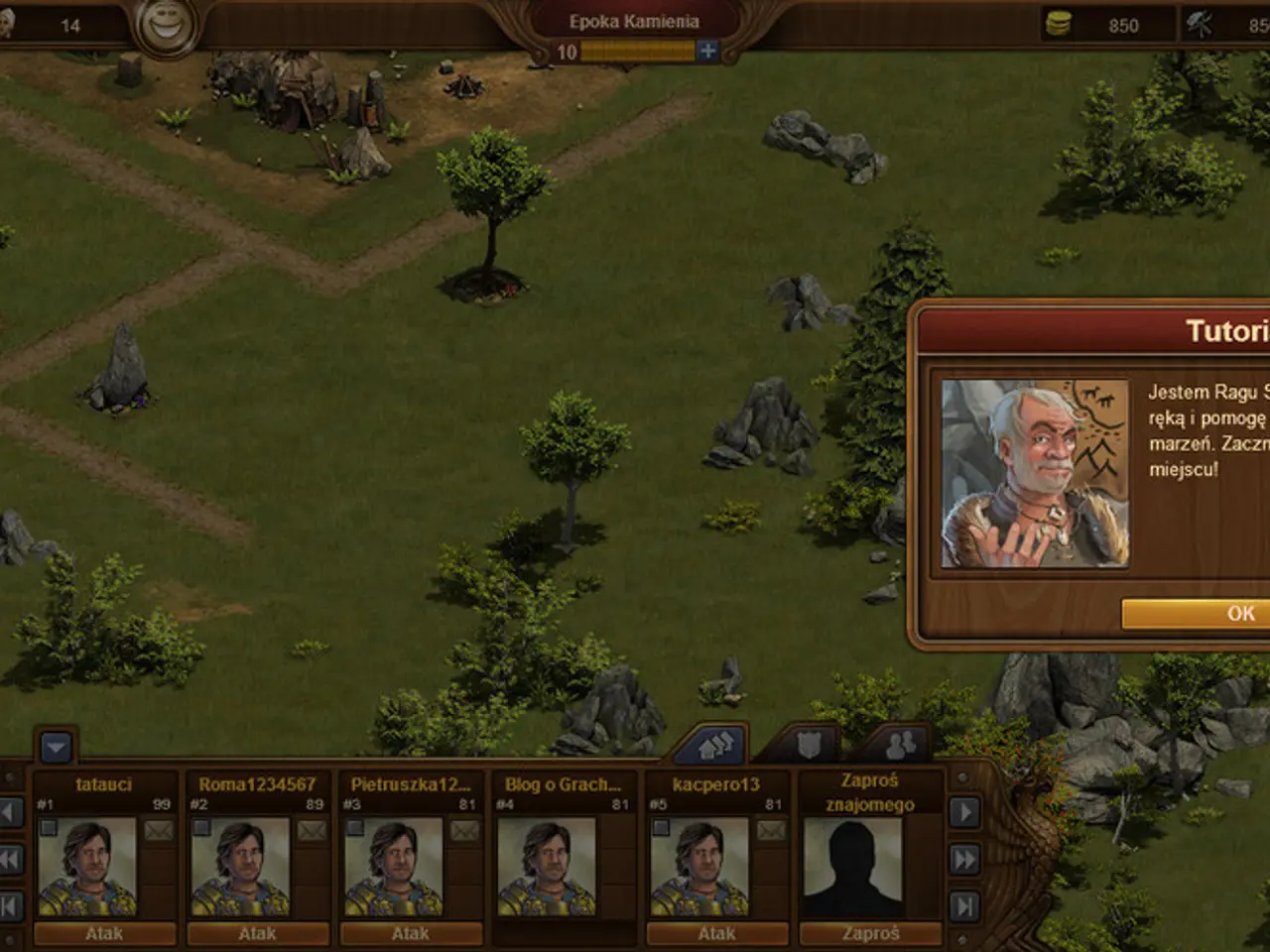The width and height of the screenshot is (1270, 952).
Task: Send a message to tatauci
Action: tap(159, 831)
